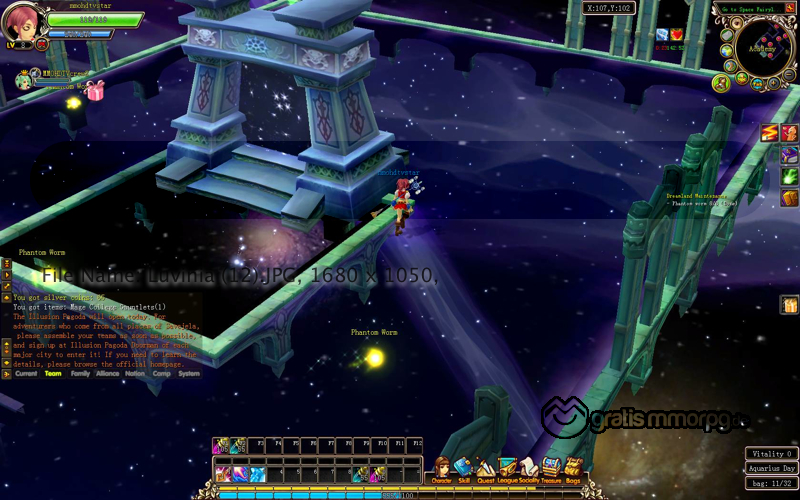Activate the green flame skill icon
The width and height of the screenshot is (800, 500).
pos(789,176)
